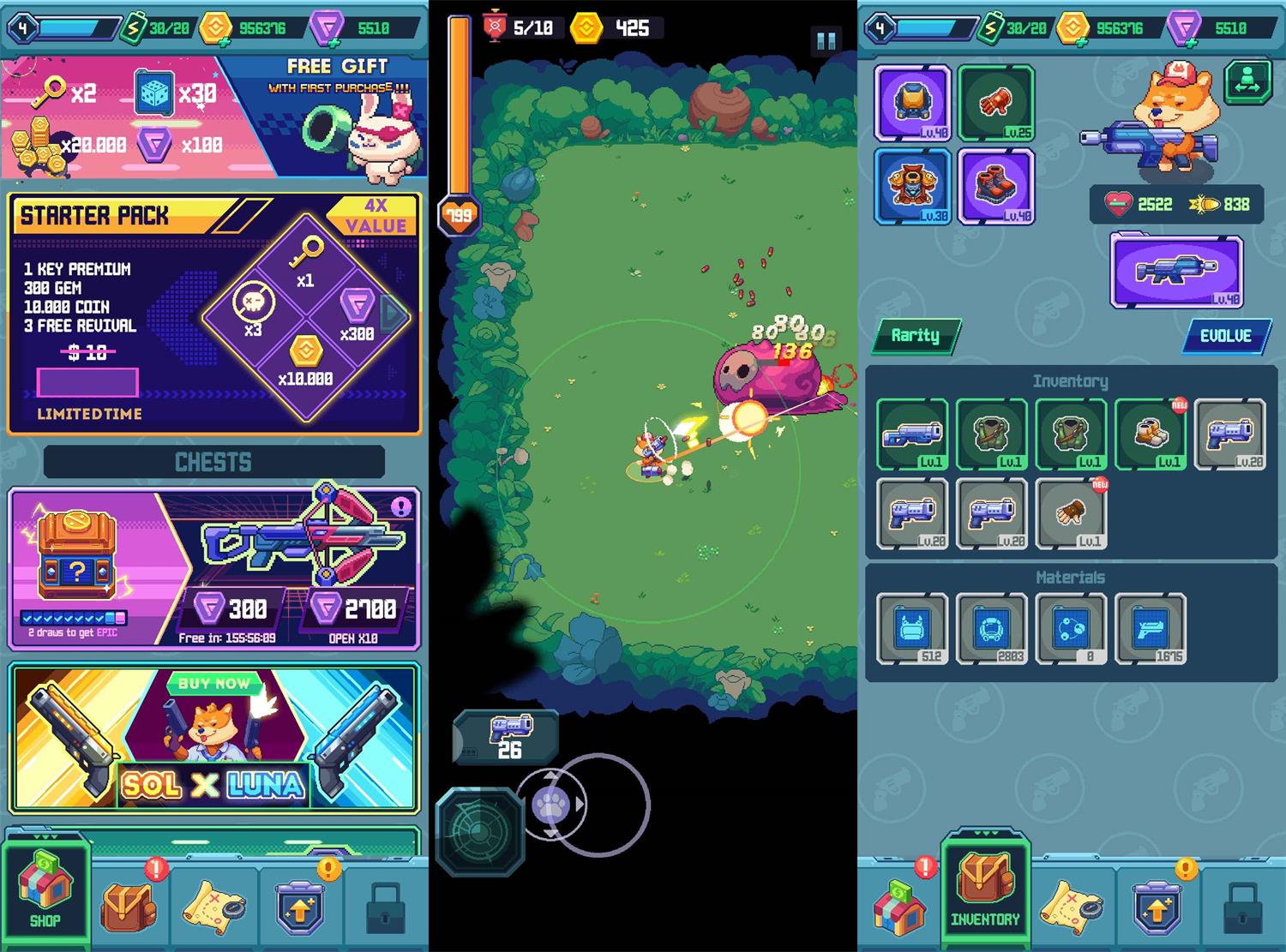Image resolution: width=1286 pixels, height=952 pixels.
Task: Buy the Starter Pack via the purple price button
Action: 87,382
